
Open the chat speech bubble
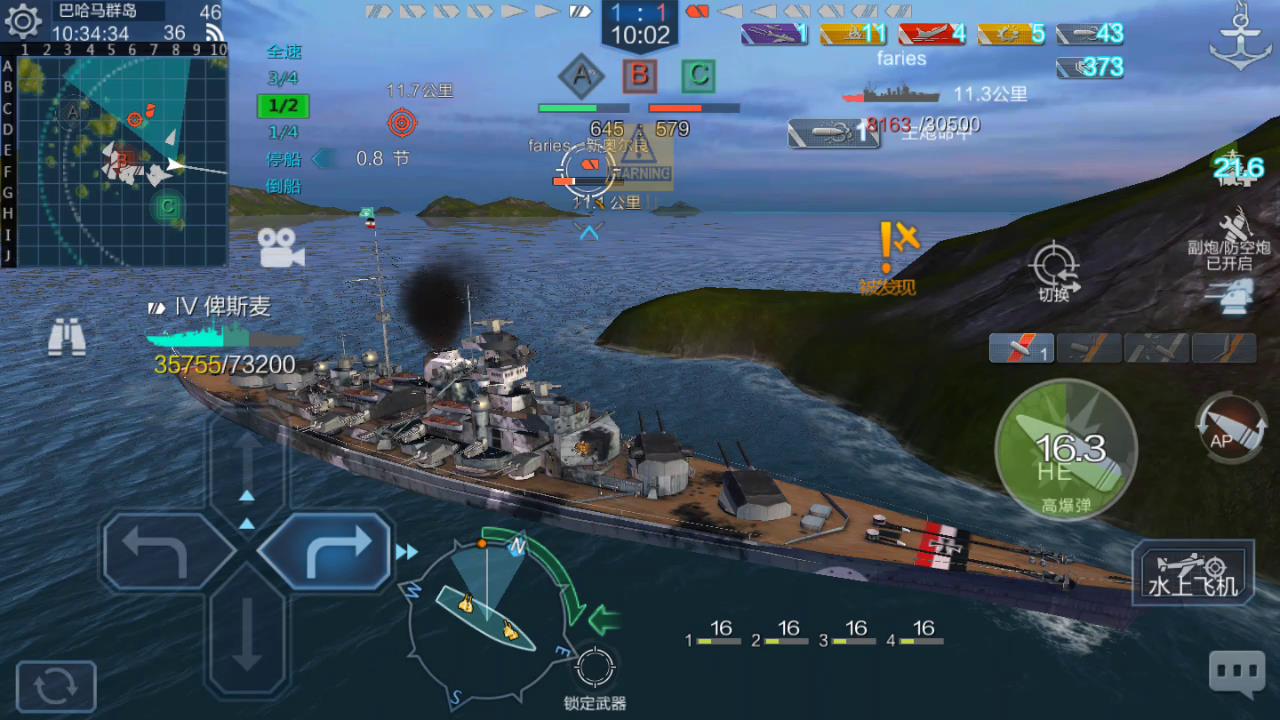point(1236,672)
